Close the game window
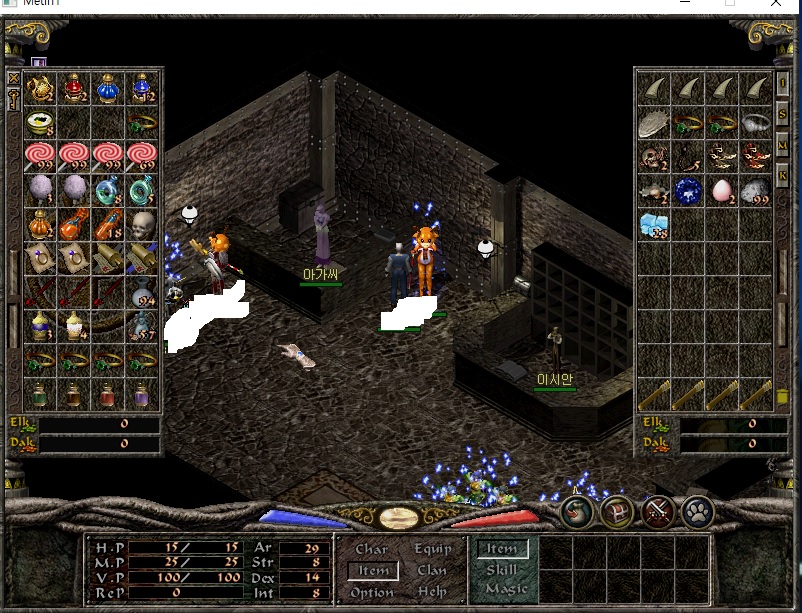This screenshot has width=802, height=613. (777, 4)
